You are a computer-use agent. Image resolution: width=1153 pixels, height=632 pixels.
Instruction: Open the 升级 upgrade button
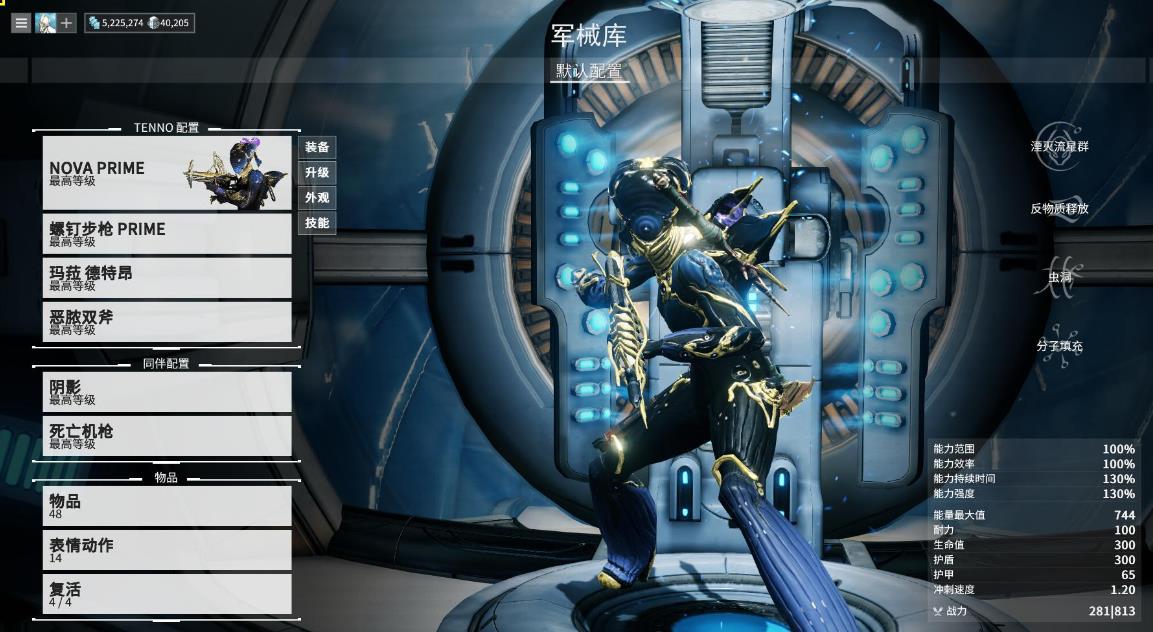(x=317, y=172)
